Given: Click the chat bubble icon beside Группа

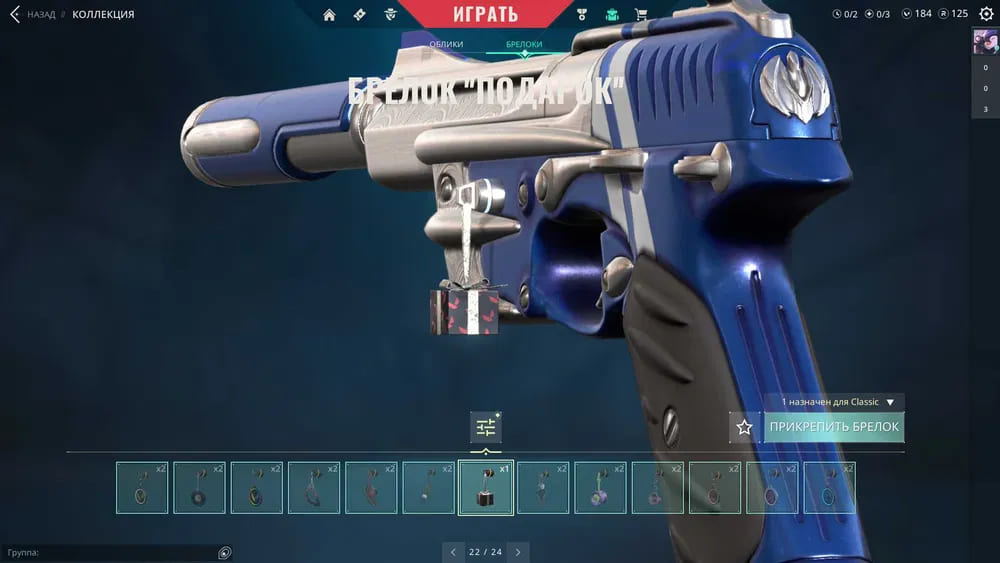Looking at the screenshot, I should tap(225, 552).
